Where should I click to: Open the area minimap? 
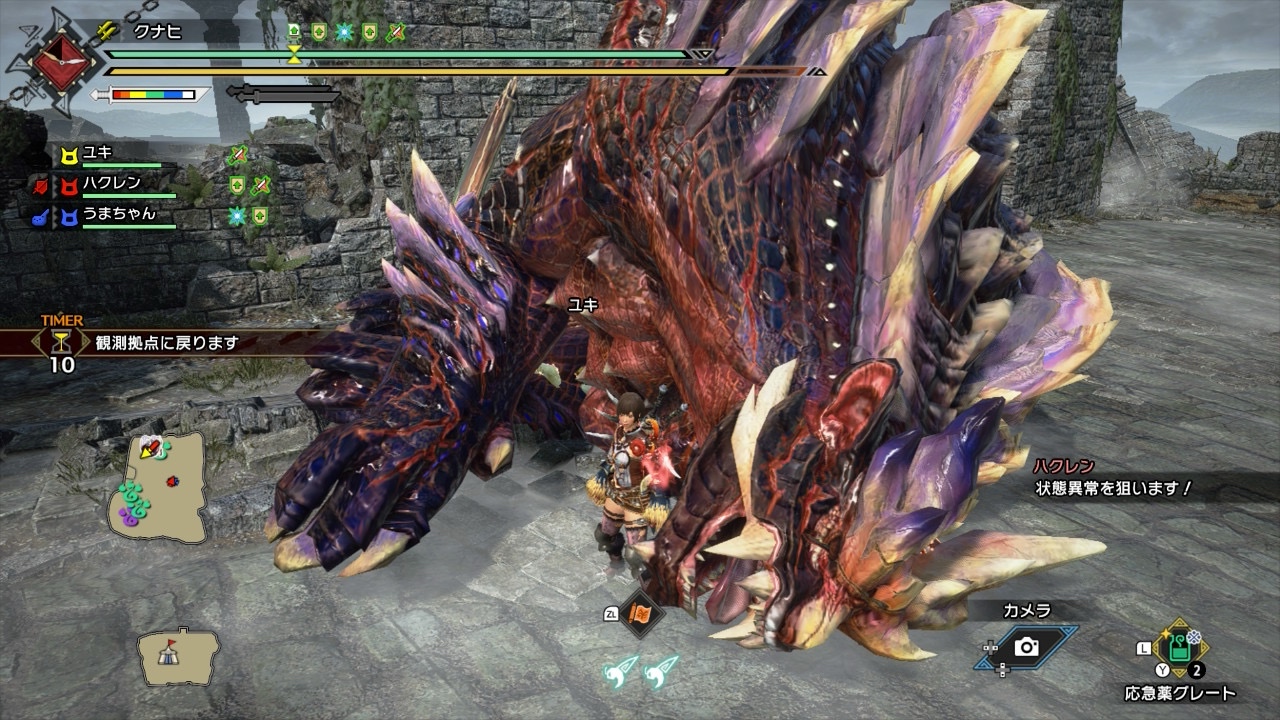point(158,485)
